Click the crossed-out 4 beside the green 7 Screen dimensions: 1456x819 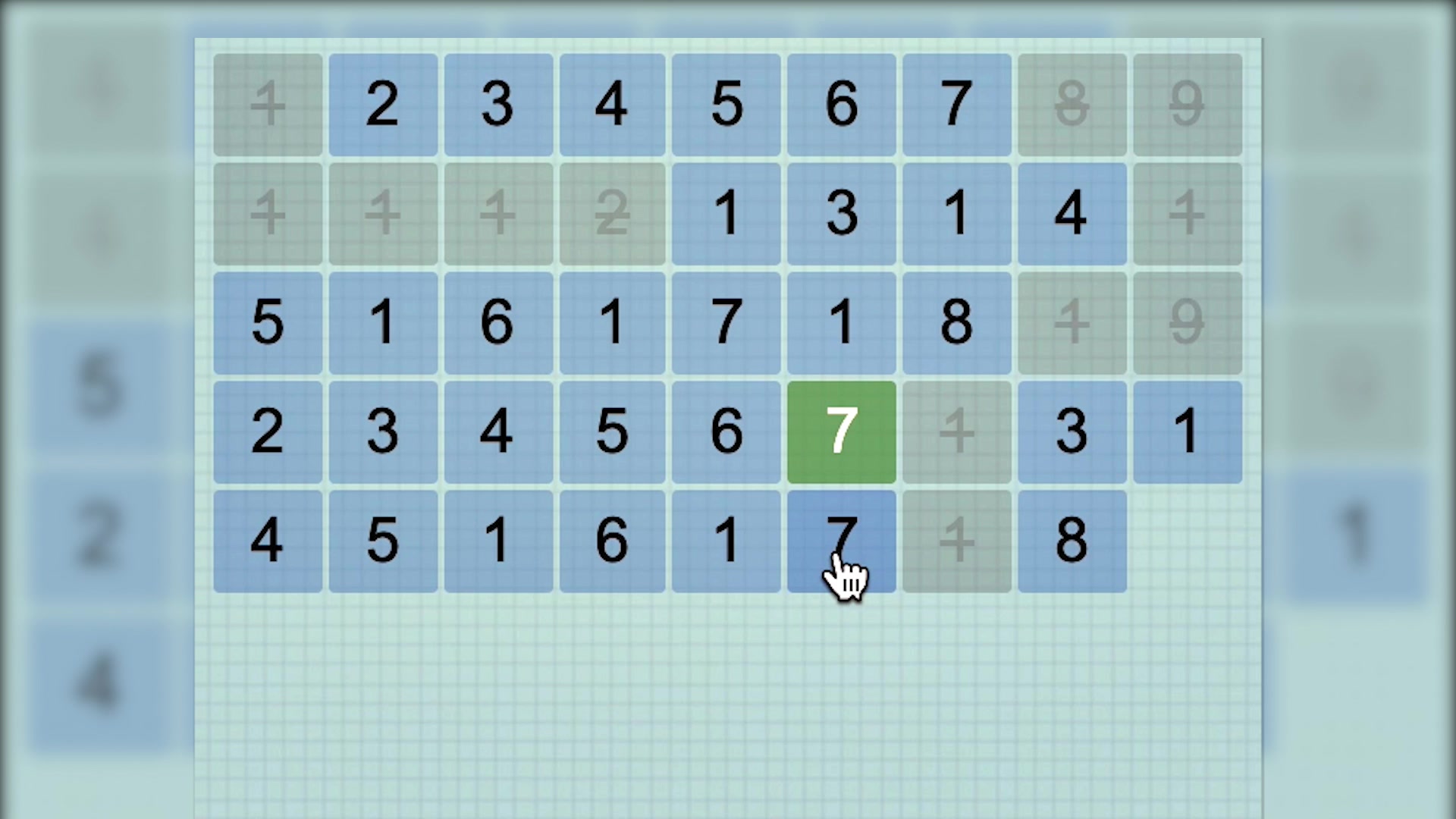[x=956, y=431]
